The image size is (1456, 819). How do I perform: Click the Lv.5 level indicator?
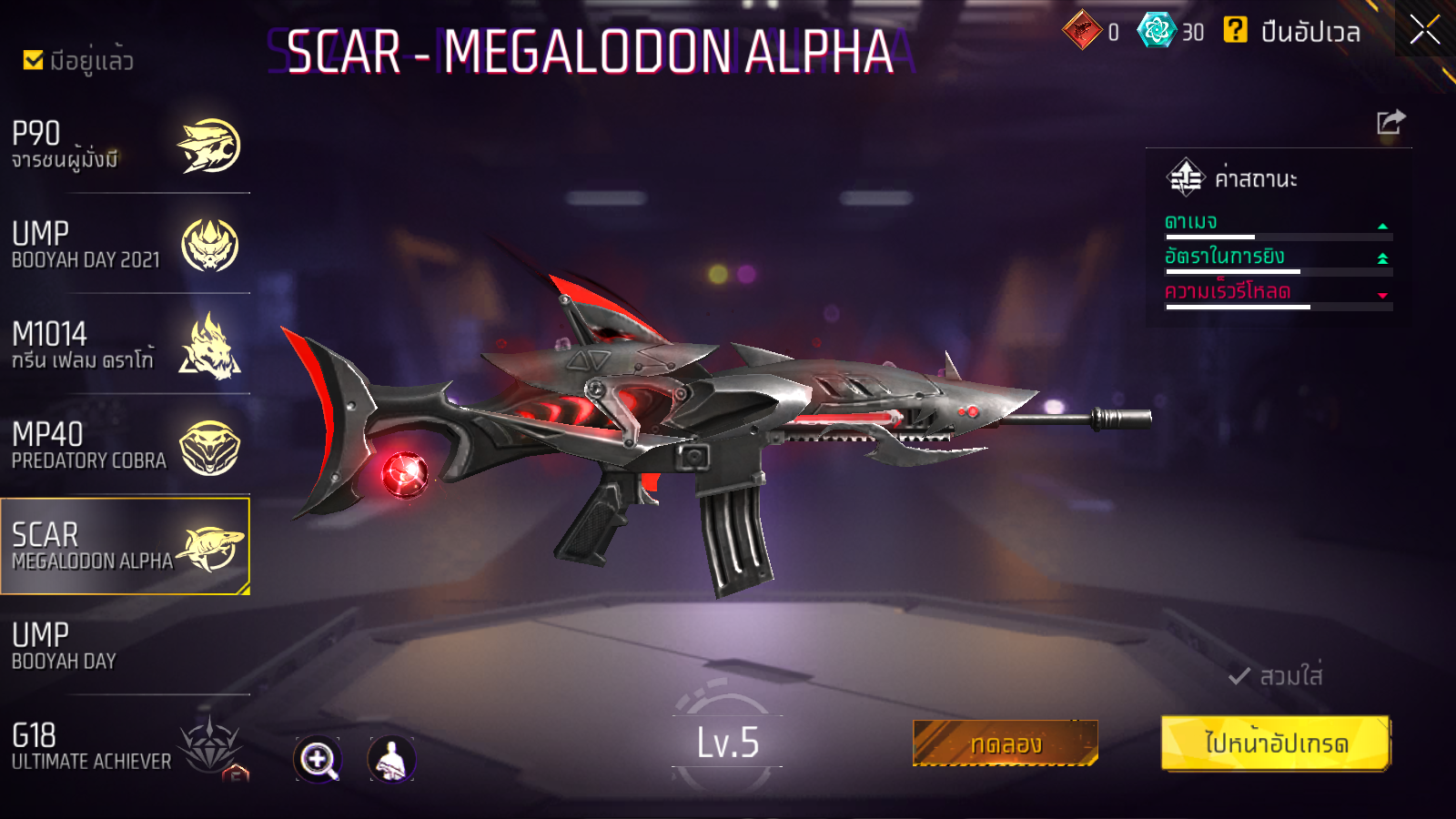pyautogui.click(x=727, y=743)
